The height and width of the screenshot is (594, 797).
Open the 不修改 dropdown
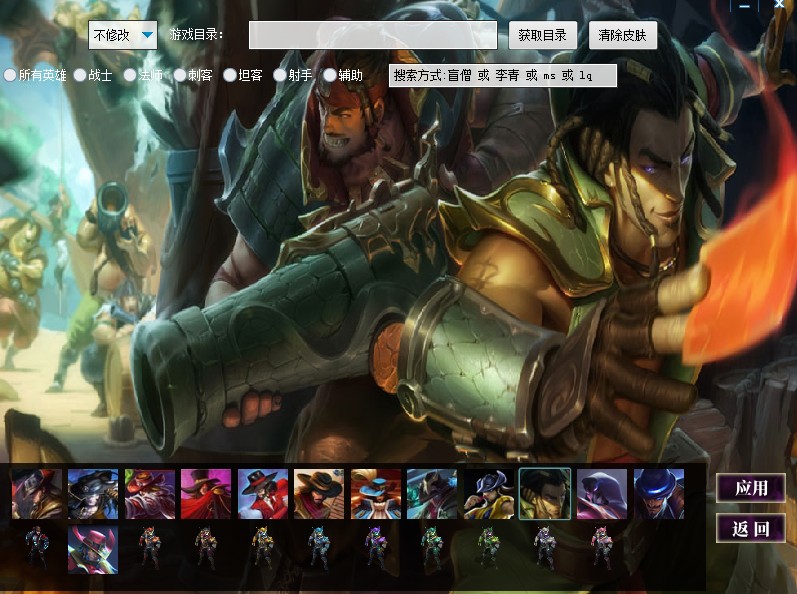[123, 36]
